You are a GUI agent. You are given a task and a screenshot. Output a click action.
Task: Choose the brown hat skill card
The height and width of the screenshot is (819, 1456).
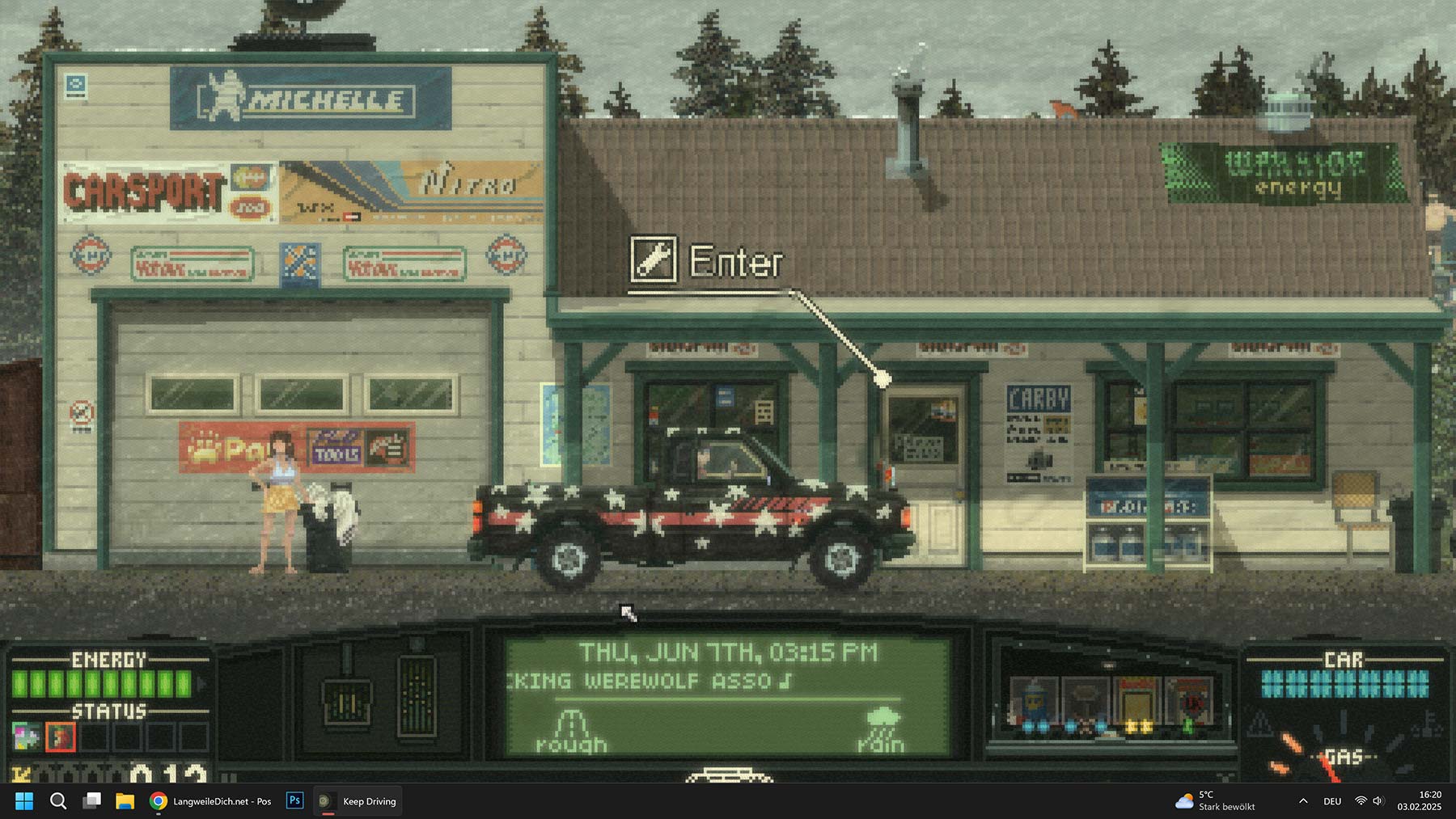(x=1085, y=703)
